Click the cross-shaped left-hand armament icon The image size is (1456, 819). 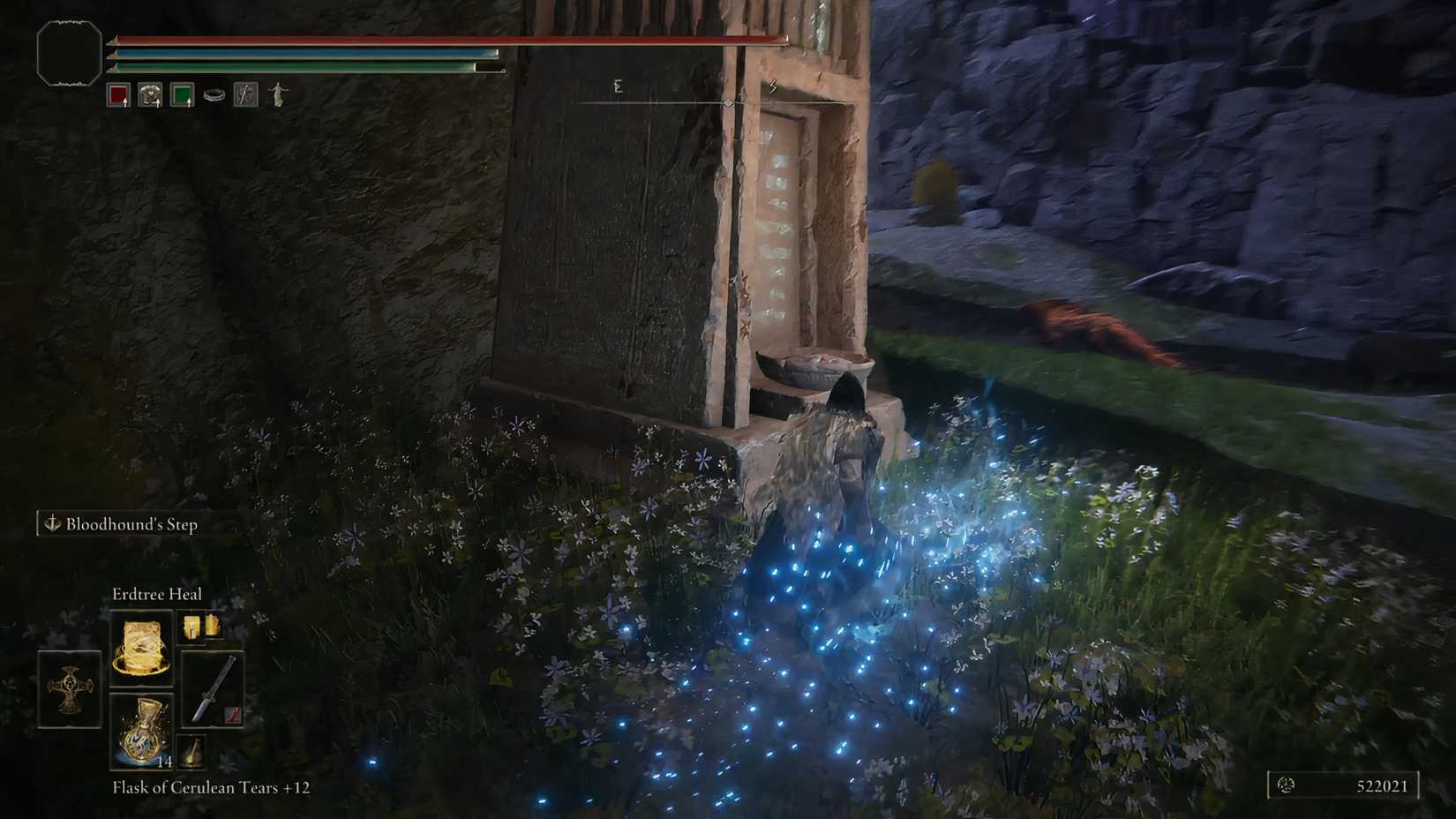(70, 688)
